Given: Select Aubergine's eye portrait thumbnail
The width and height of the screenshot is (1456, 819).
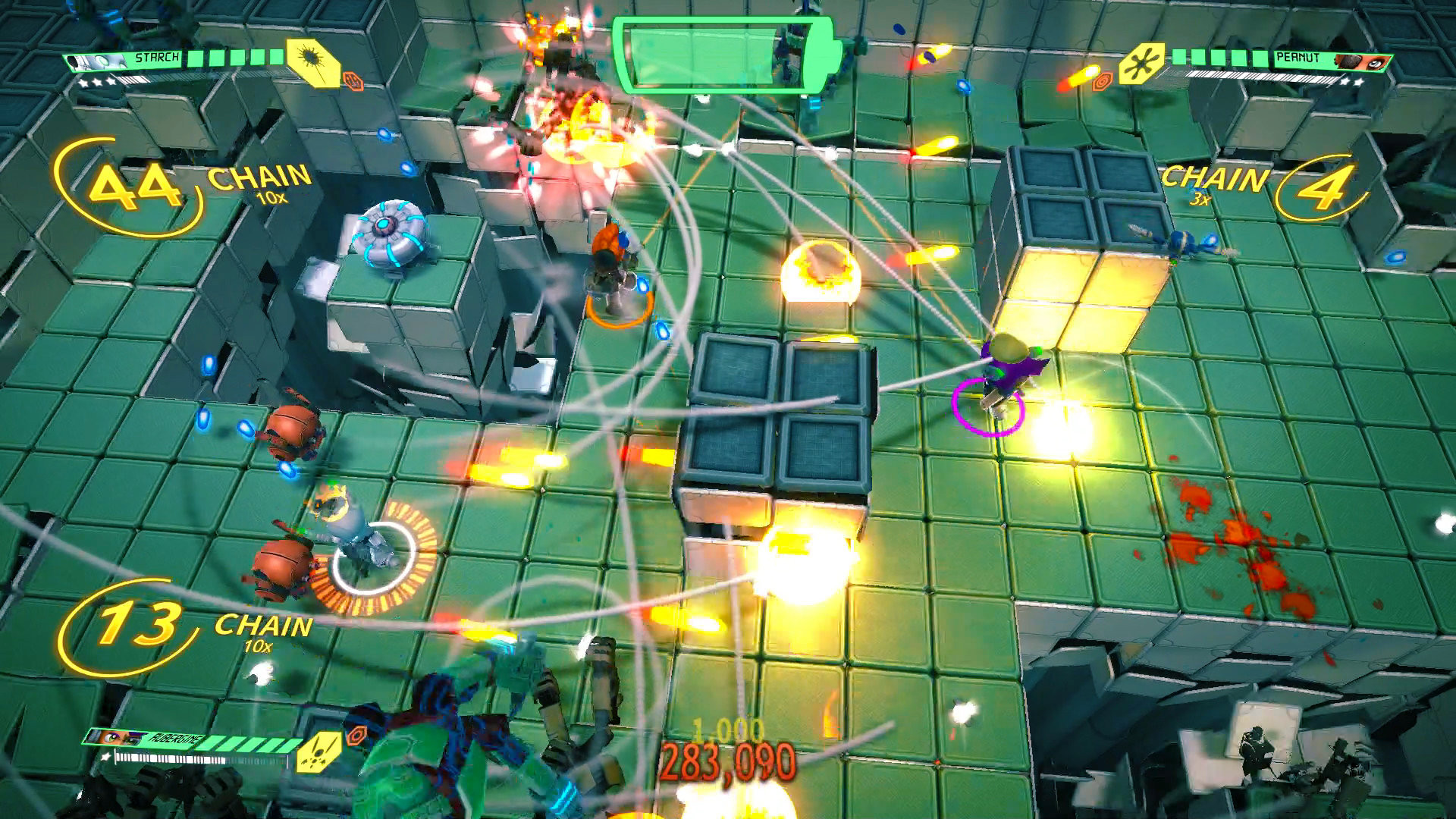Looking at the screenshot, I should click(114, 737).
